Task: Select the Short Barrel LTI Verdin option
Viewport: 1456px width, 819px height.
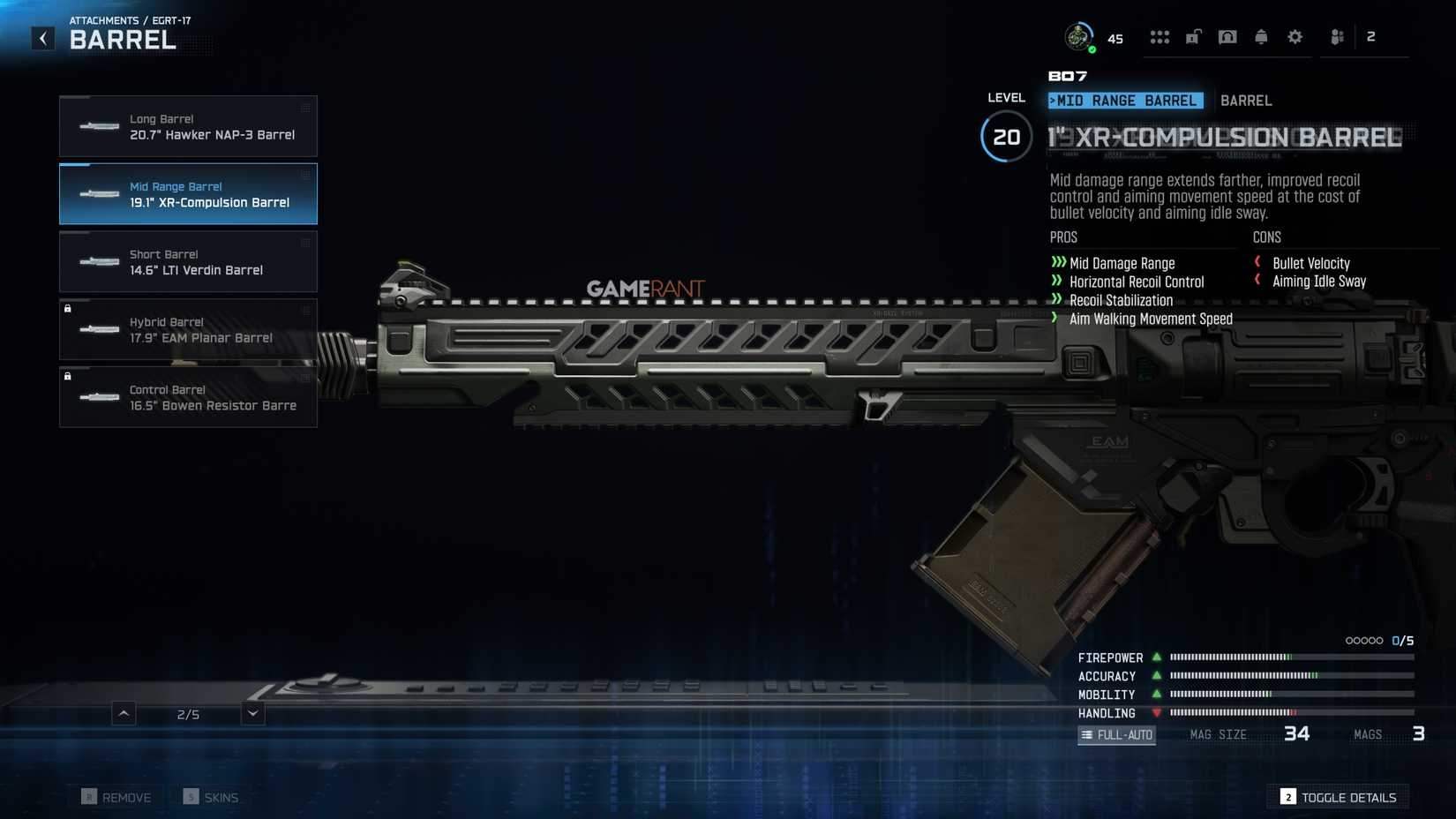Action: point(188,261)
